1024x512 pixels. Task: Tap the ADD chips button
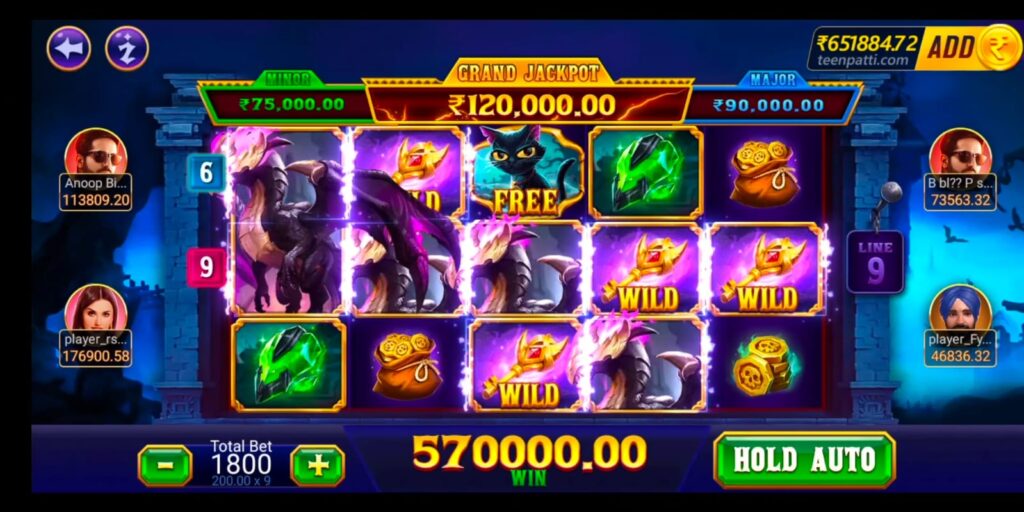(x=950, y=47)
